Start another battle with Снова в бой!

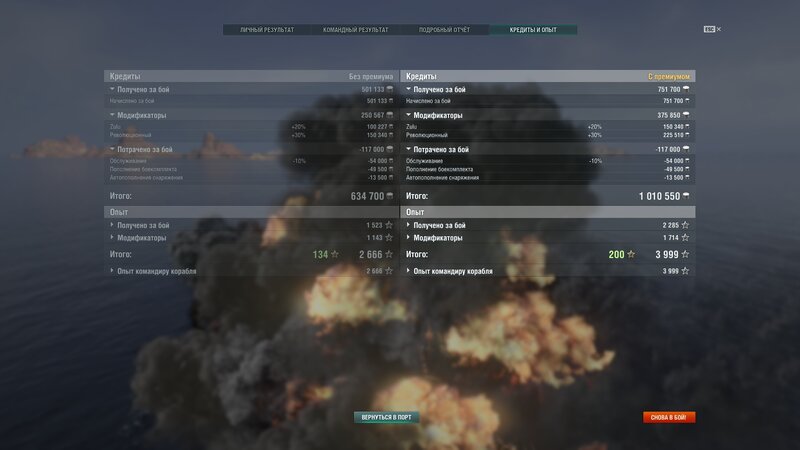(x=669, y=417)
